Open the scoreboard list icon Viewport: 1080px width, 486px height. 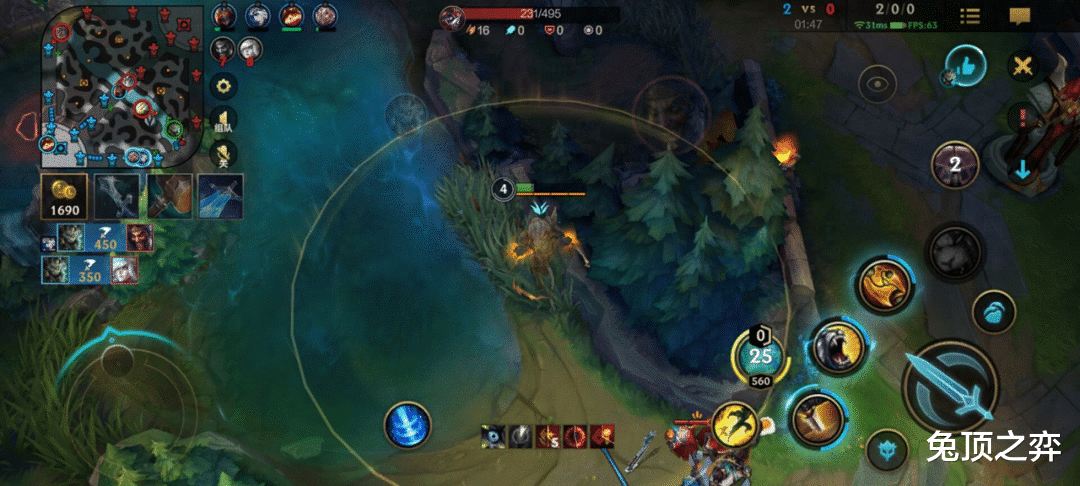[969, 16]
